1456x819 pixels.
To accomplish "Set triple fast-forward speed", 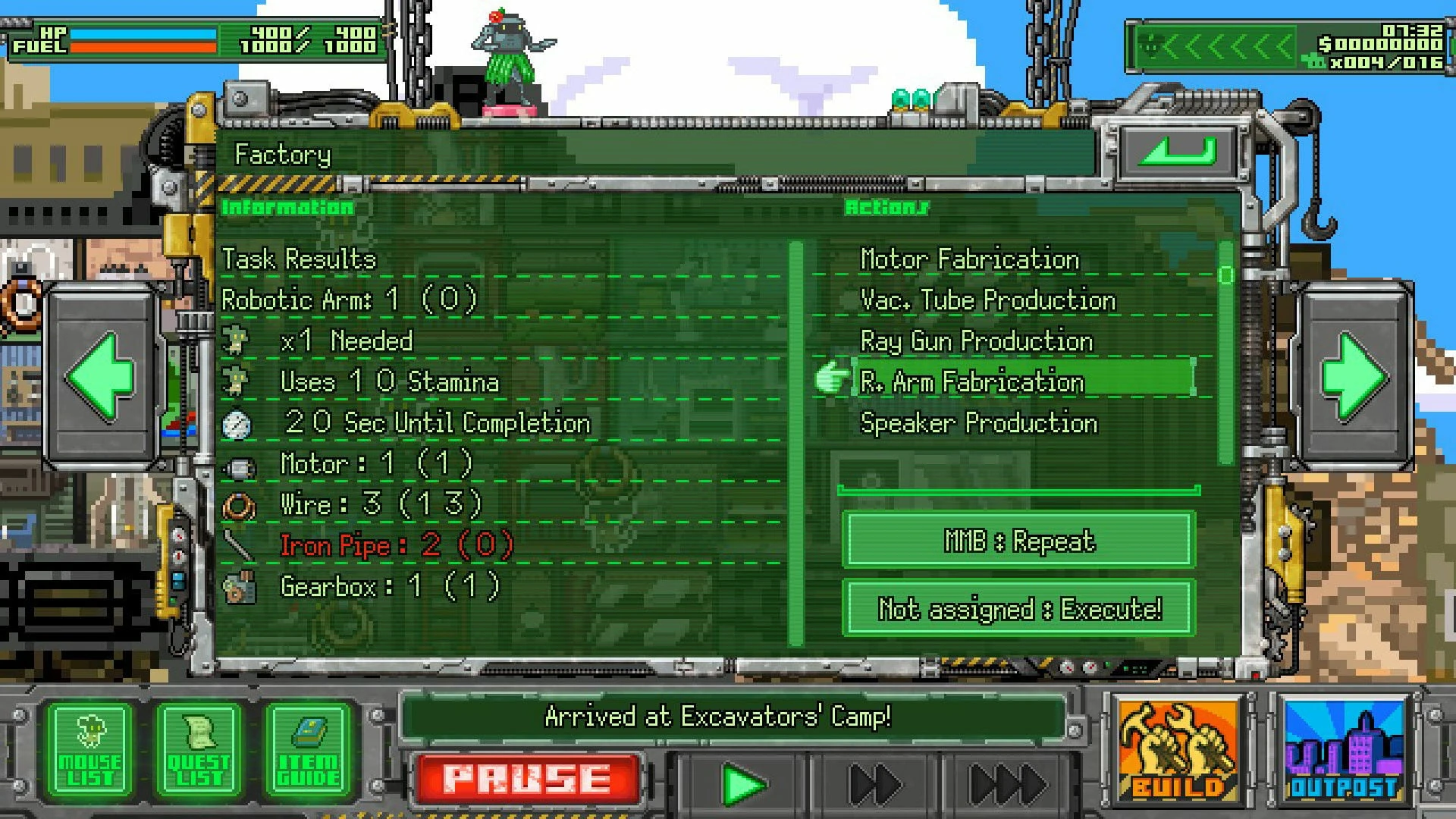I will [1007, 784].
